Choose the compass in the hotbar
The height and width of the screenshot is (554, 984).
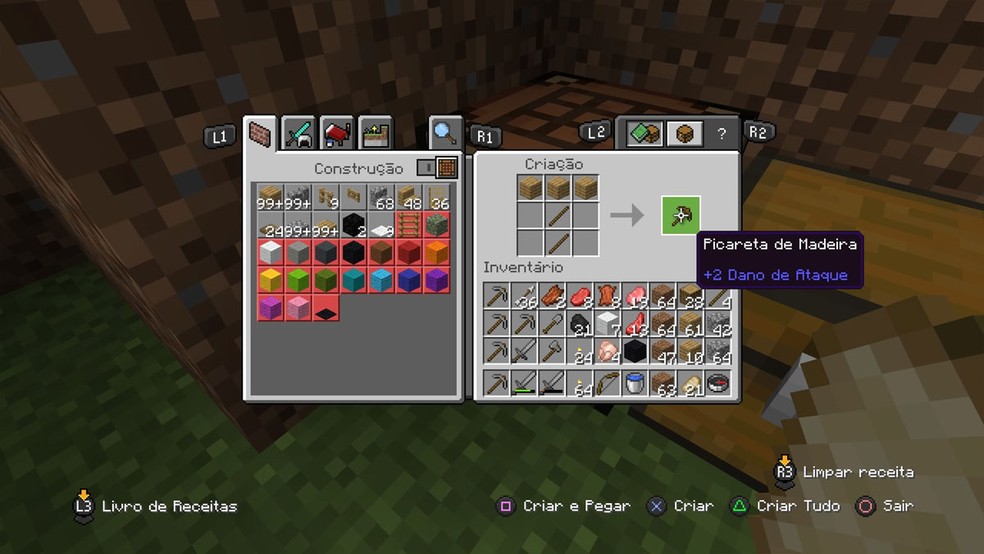click(717, 383)
